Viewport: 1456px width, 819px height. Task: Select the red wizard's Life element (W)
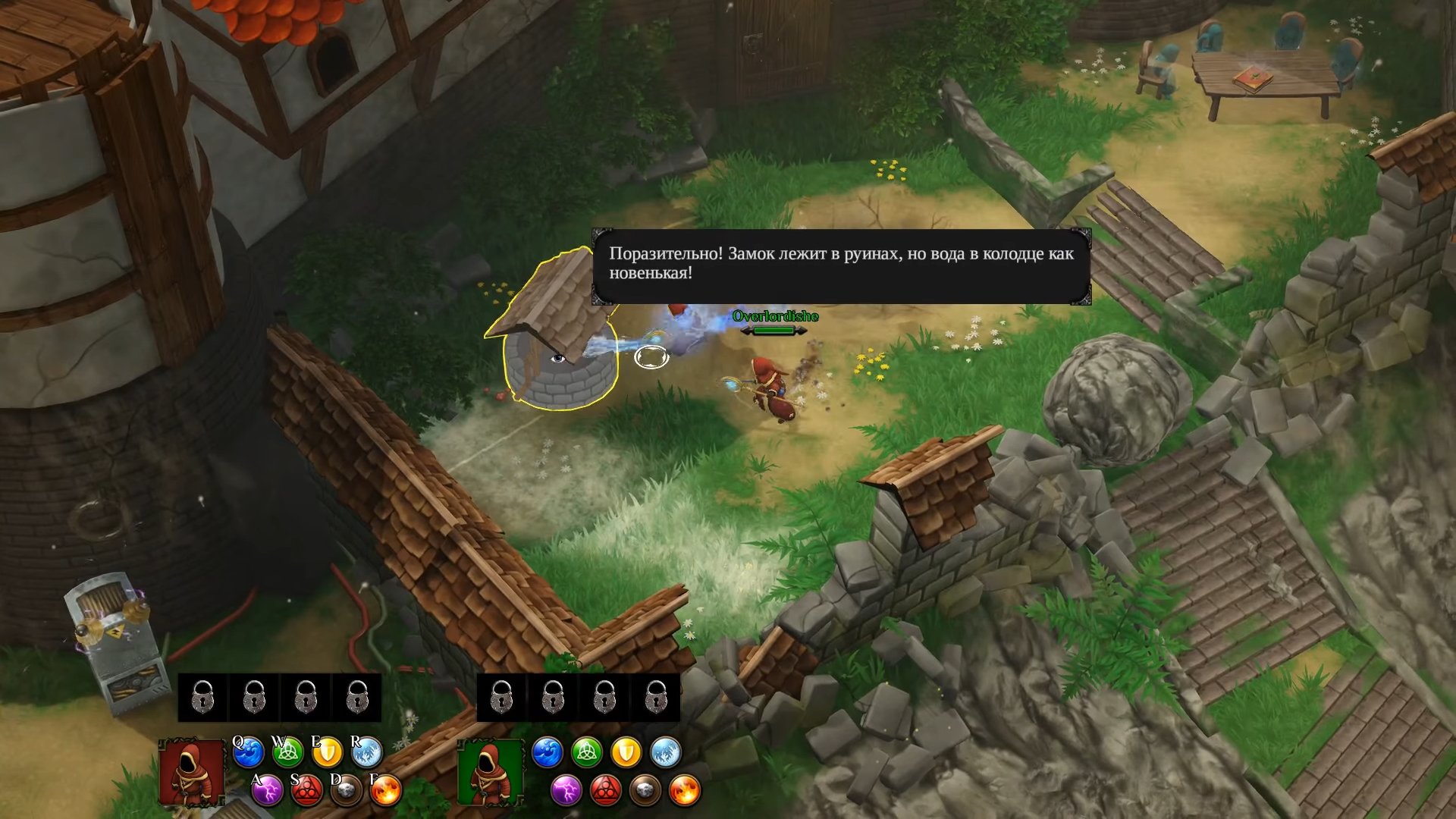pos(288,753)
